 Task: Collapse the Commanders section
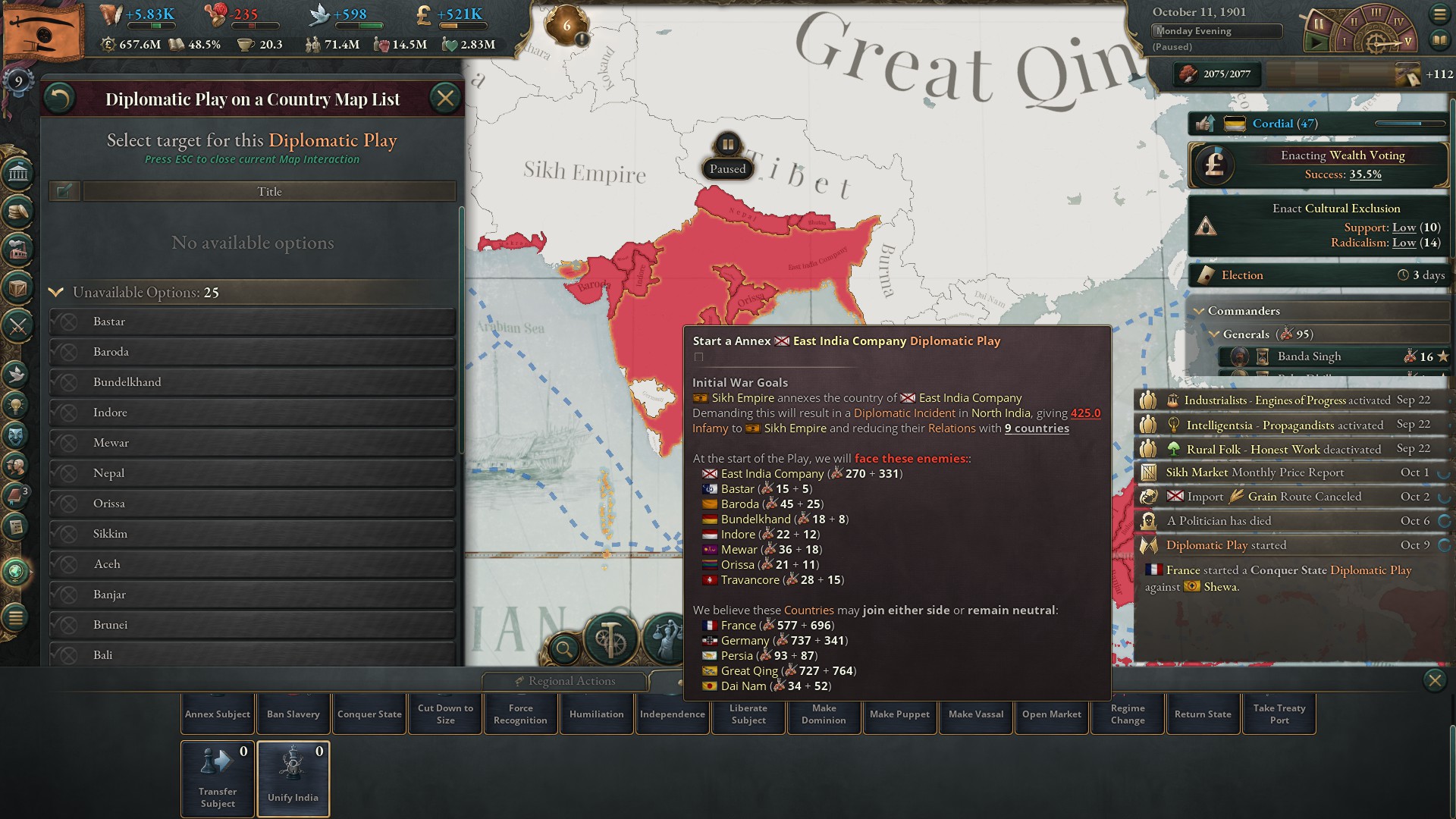point(1200,311)
